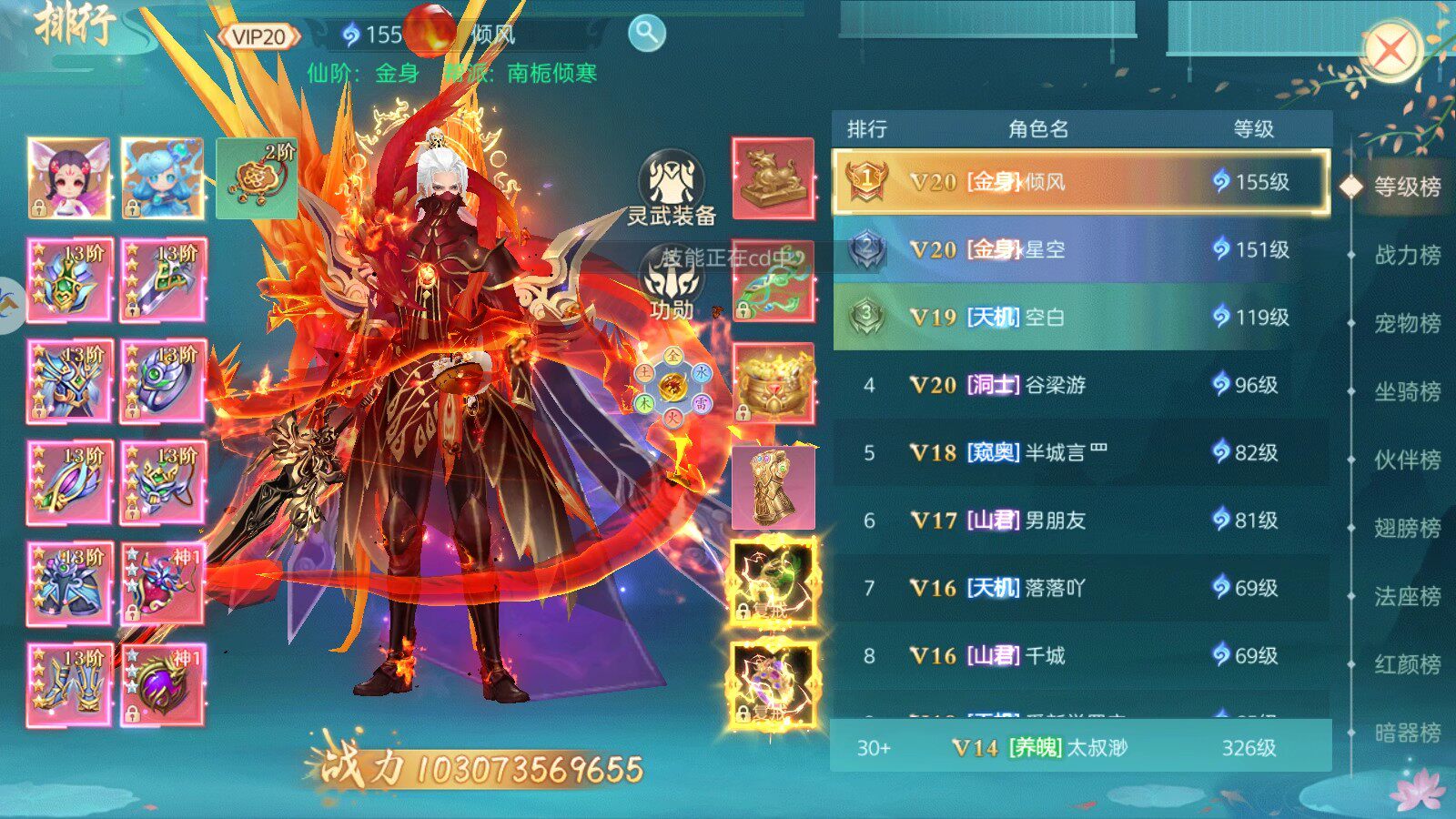
Task: Select the 暗器榜 tab
Action: tap(1406, 733)
